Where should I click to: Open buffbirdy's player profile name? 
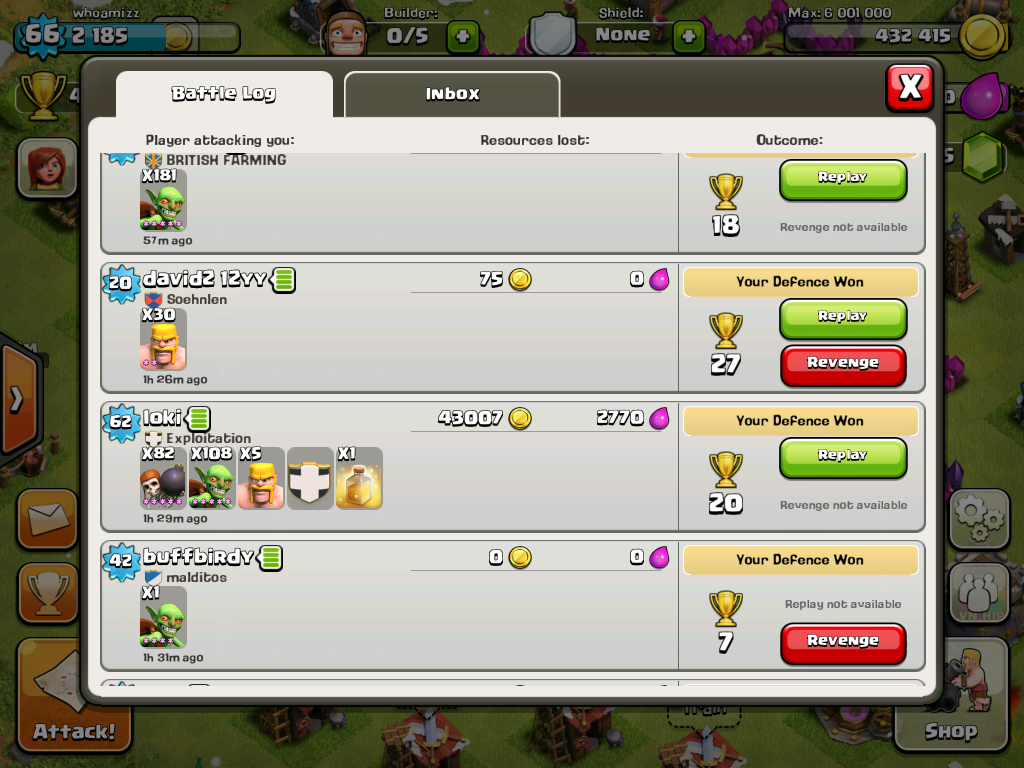[197, 557]
